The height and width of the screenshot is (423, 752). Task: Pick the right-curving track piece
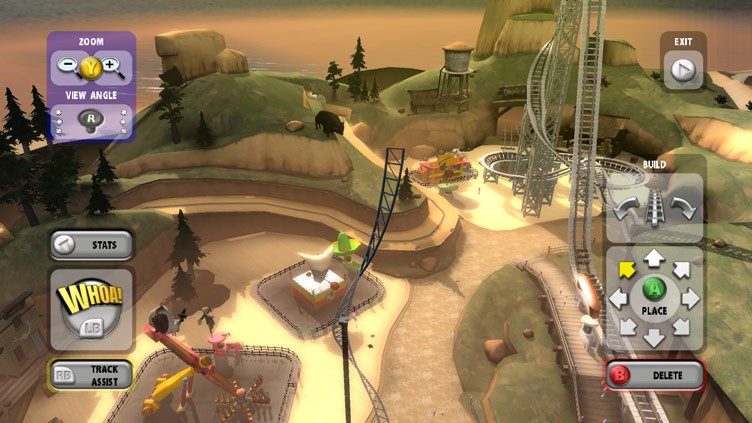(x=685, y=208)
